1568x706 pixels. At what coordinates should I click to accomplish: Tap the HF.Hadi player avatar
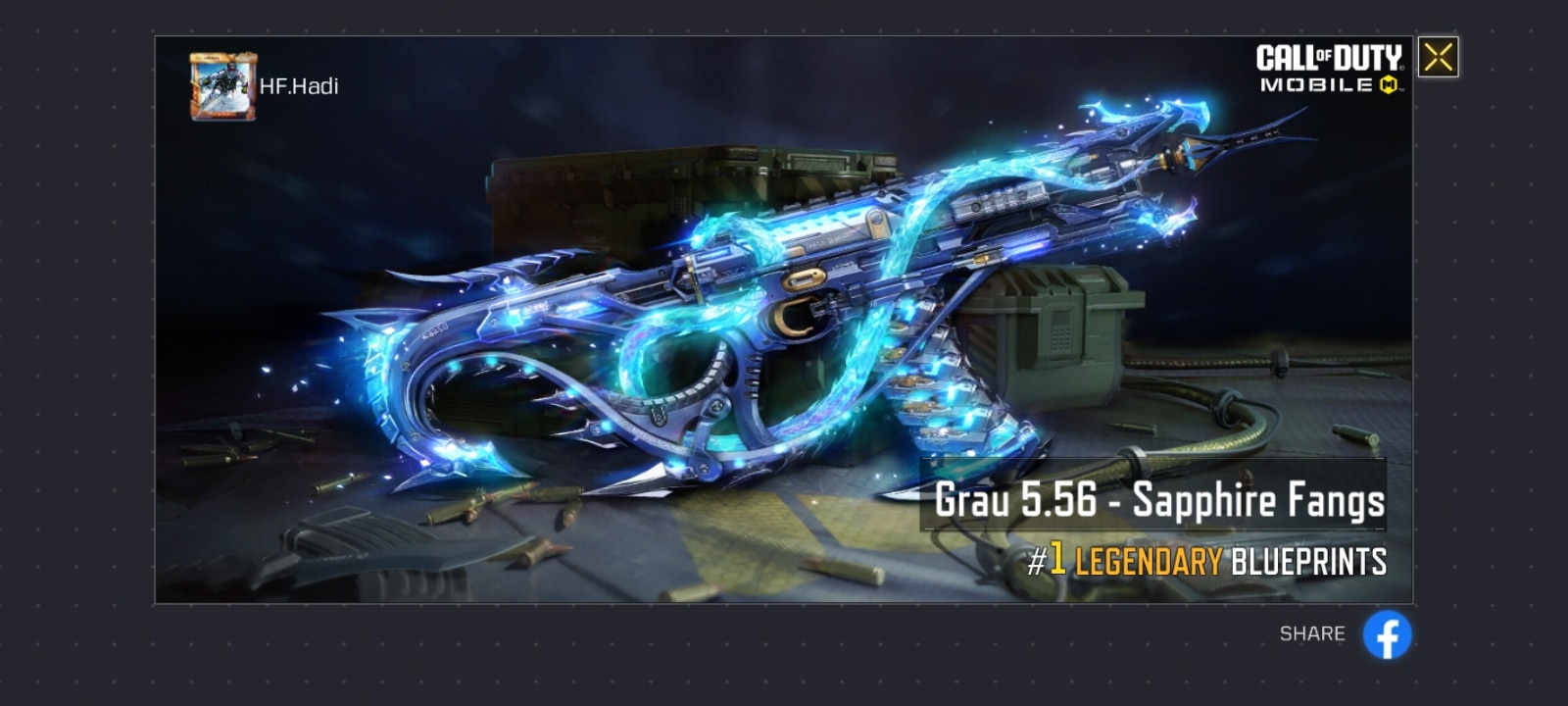click(x=222, y=86)
